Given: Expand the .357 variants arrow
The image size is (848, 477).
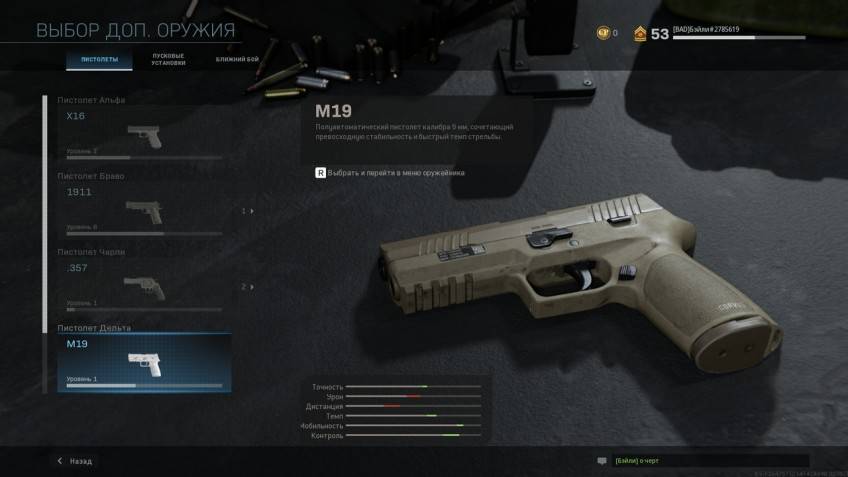Looking at the screenshot, I should coord(248,287).
